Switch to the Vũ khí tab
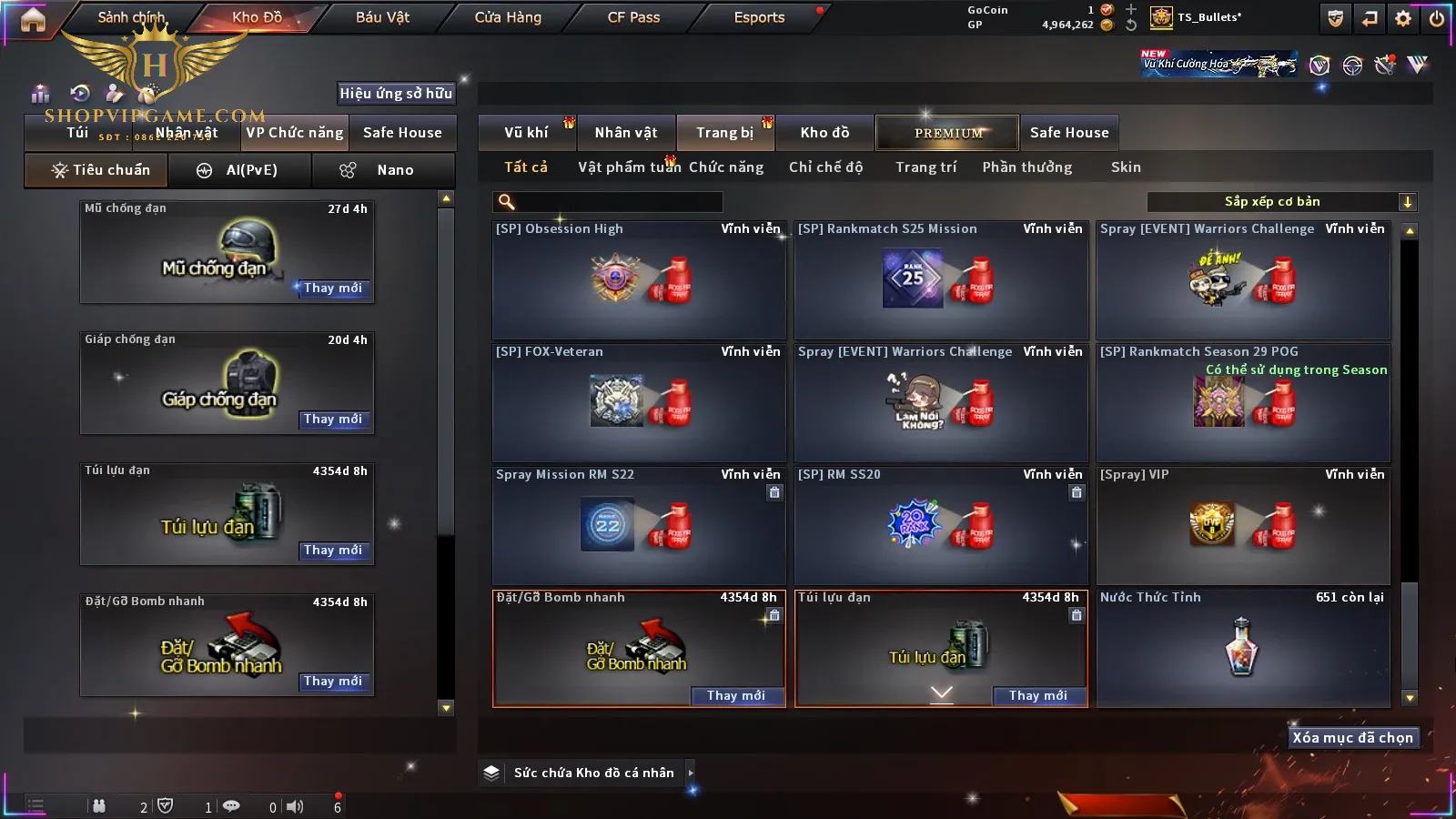The width and height of the screenshot is (1456, 819). point(527,133)
